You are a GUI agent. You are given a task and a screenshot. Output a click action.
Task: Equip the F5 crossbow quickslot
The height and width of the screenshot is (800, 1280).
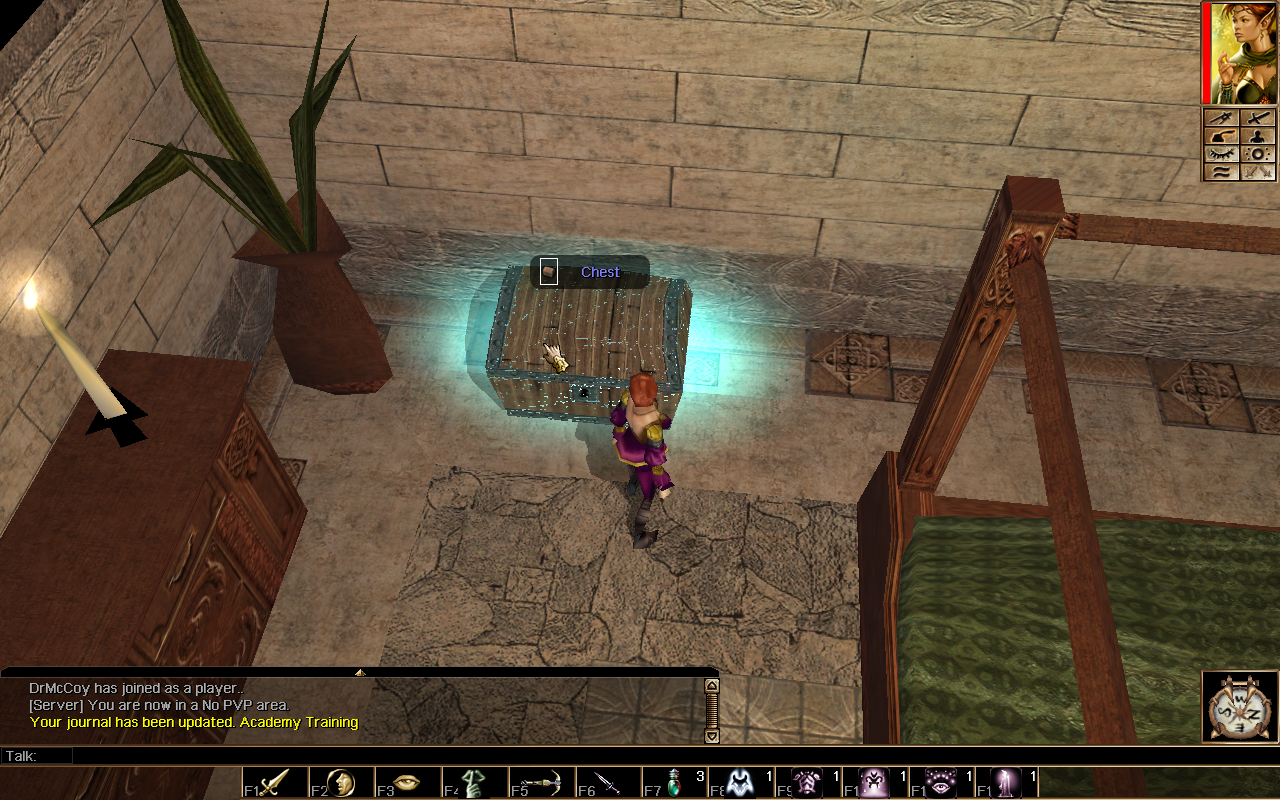point(541,782)
